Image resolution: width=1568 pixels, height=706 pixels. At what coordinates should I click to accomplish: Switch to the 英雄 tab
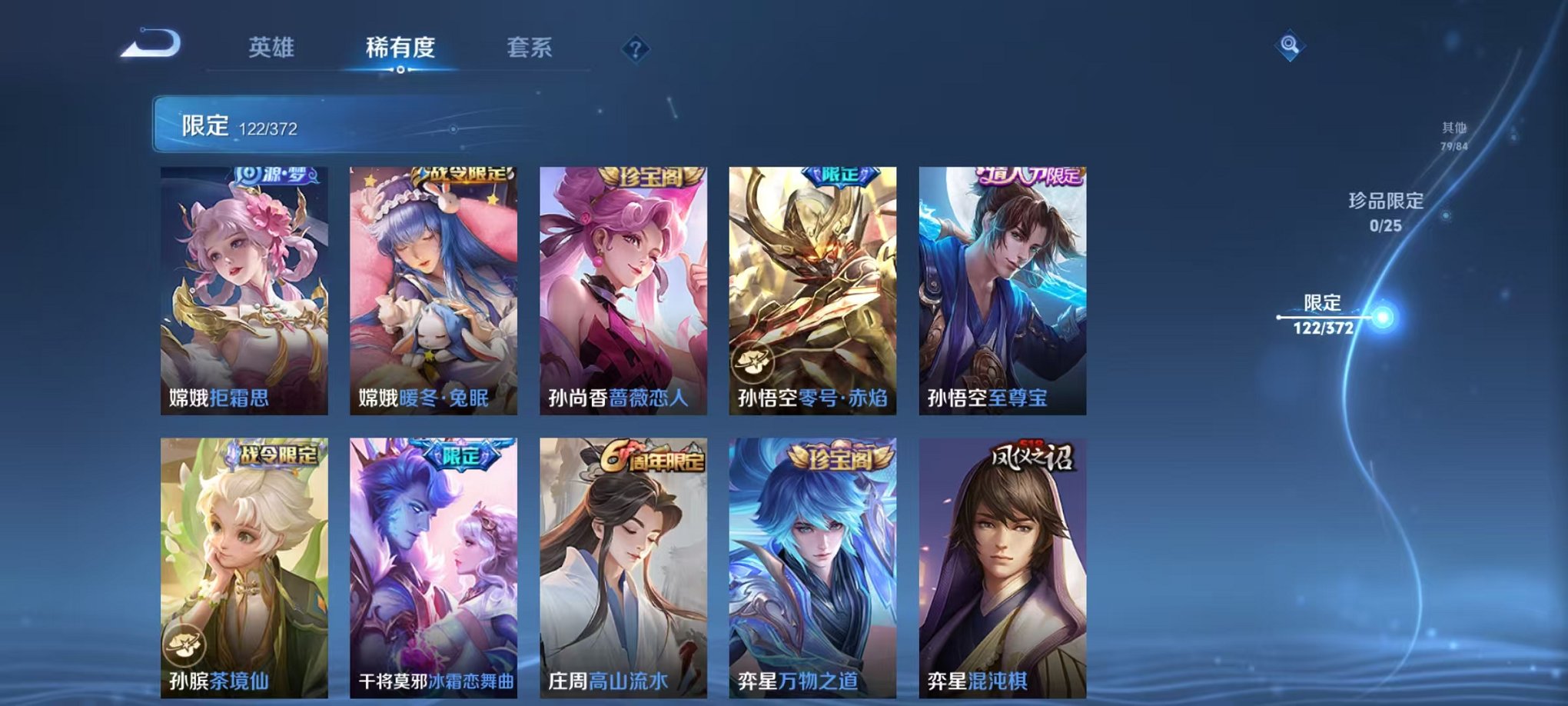[x=273, y=46]
